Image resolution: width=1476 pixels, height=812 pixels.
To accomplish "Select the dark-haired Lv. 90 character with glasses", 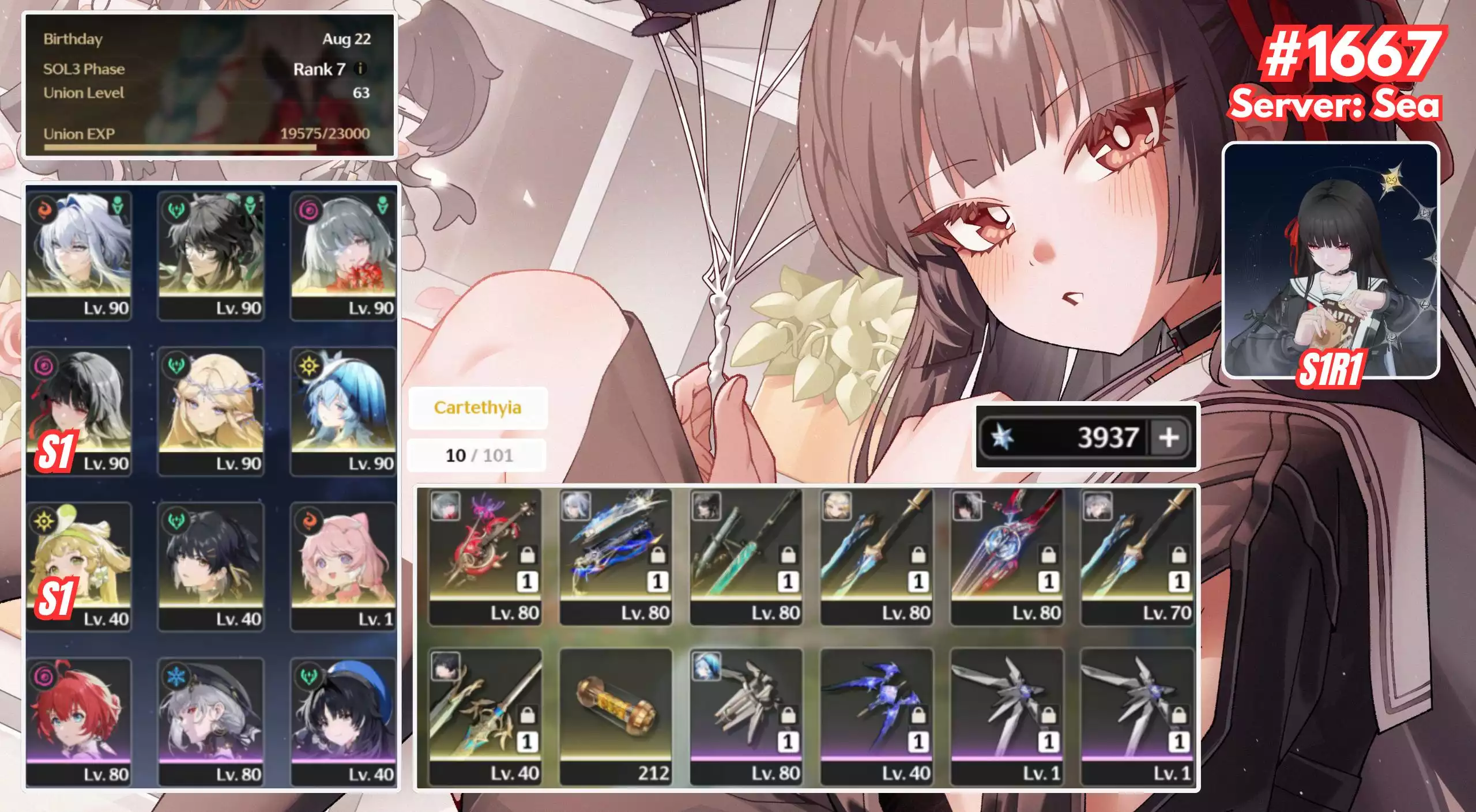I will click(211, 255).
